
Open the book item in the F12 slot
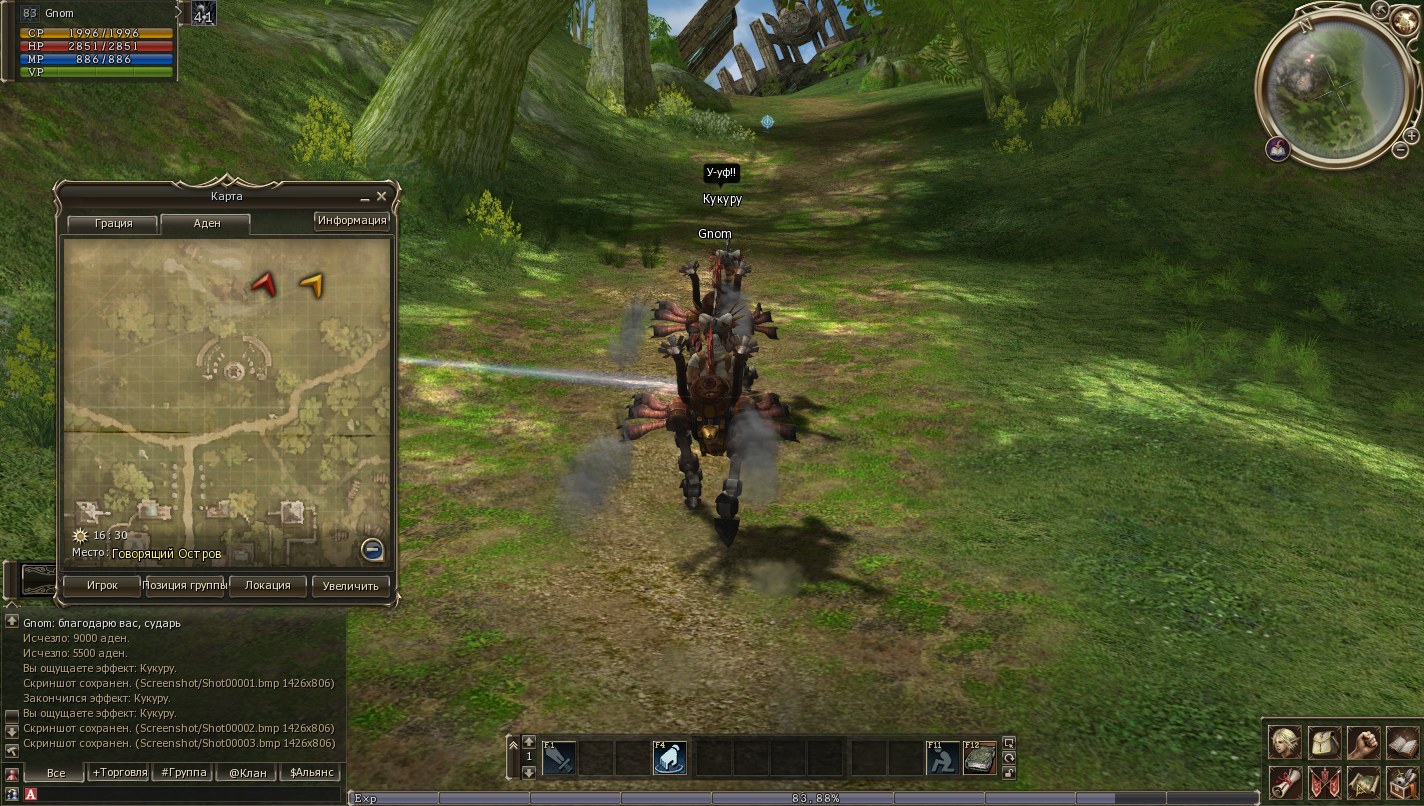tap(980, 758)
